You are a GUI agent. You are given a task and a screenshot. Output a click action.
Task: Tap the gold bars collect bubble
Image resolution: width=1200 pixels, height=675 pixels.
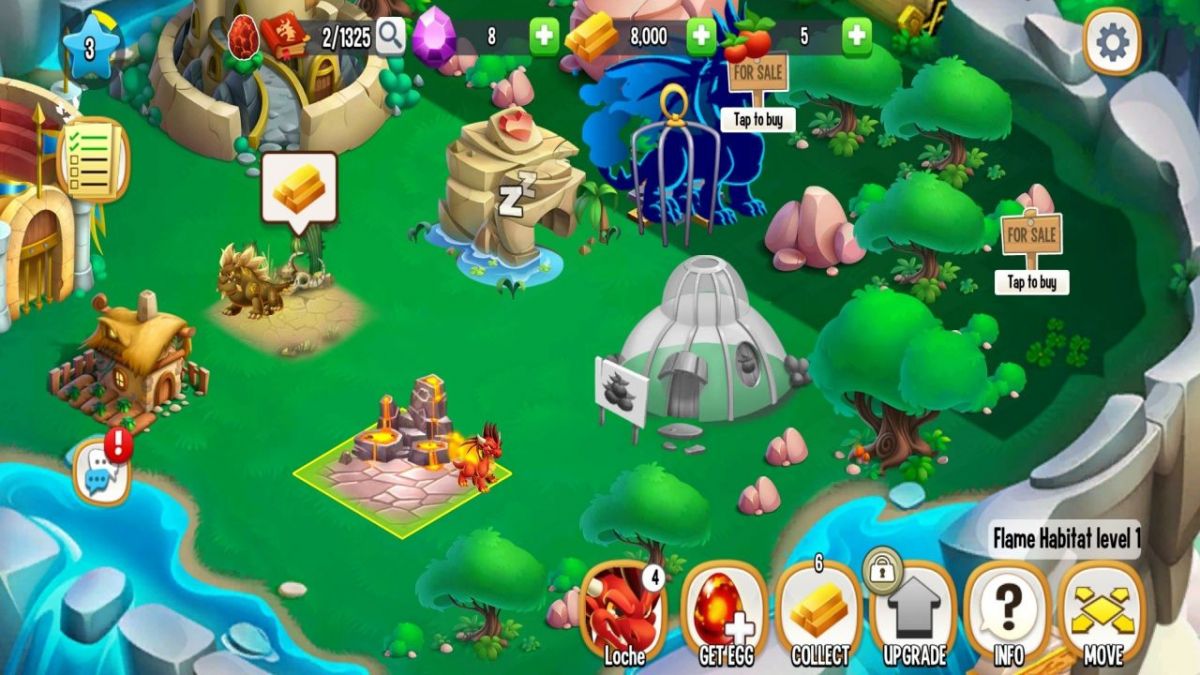tap(299, 187)
